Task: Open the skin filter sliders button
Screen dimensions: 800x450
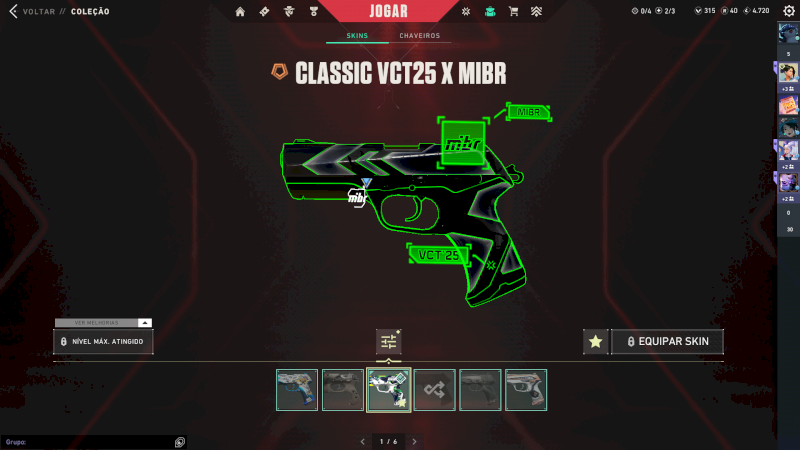Action: click(389, 342)
